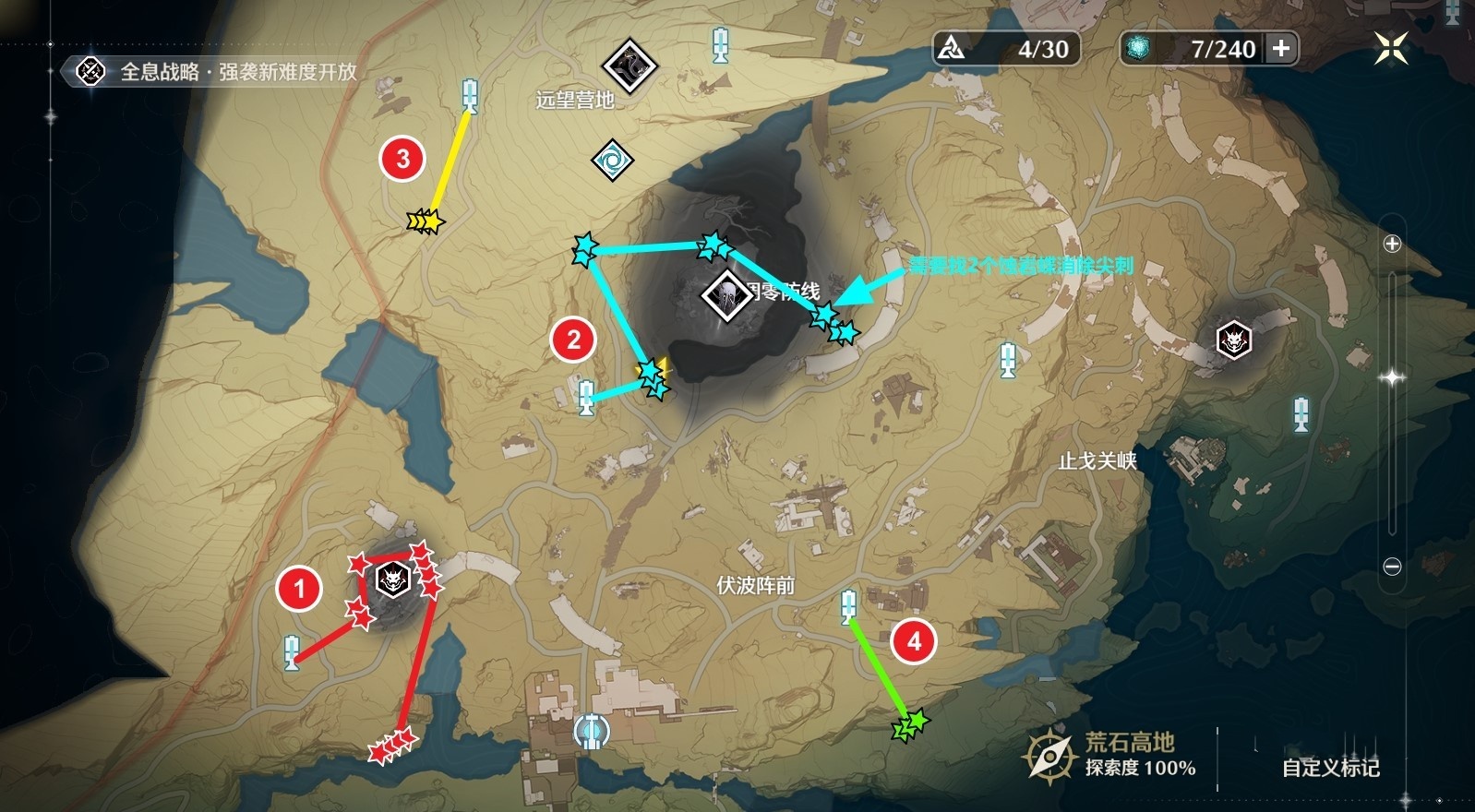Viewport: 1475px width, 812px height.
Task: Add more currency with the plus button
Action: [x=1281, y=49]
